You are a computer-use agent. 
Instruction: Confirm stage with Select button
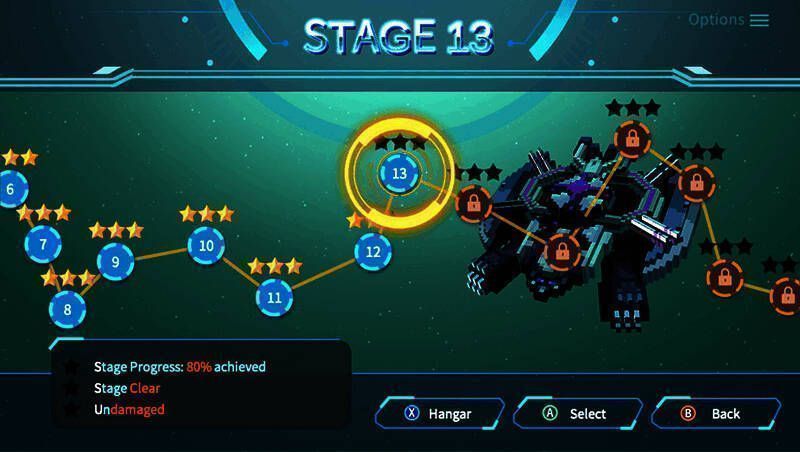pyautogui.click(x=576, y=413)
